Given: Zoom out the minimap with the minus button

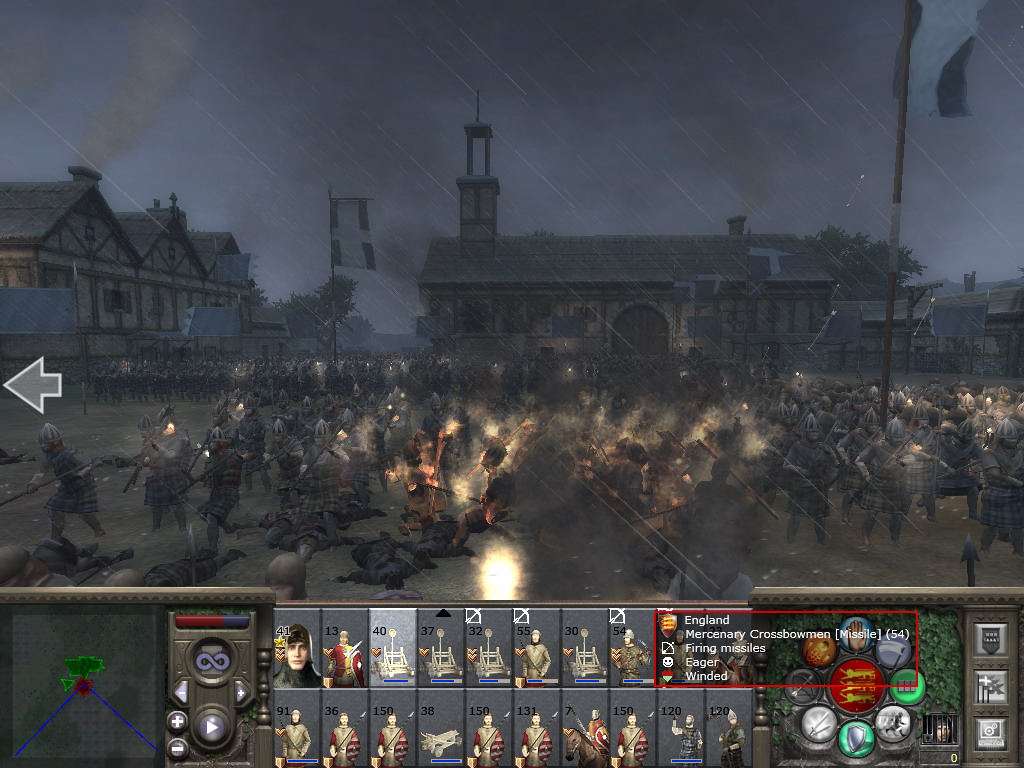Looking at the screenshot, I should (177, 746).
